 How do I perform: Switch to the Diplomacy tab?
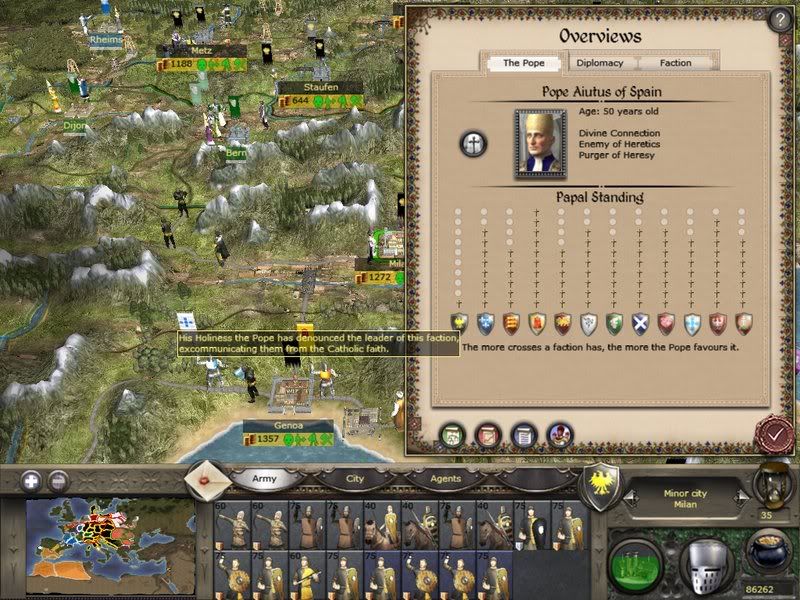pyautogui.click(x=600, y=63)
